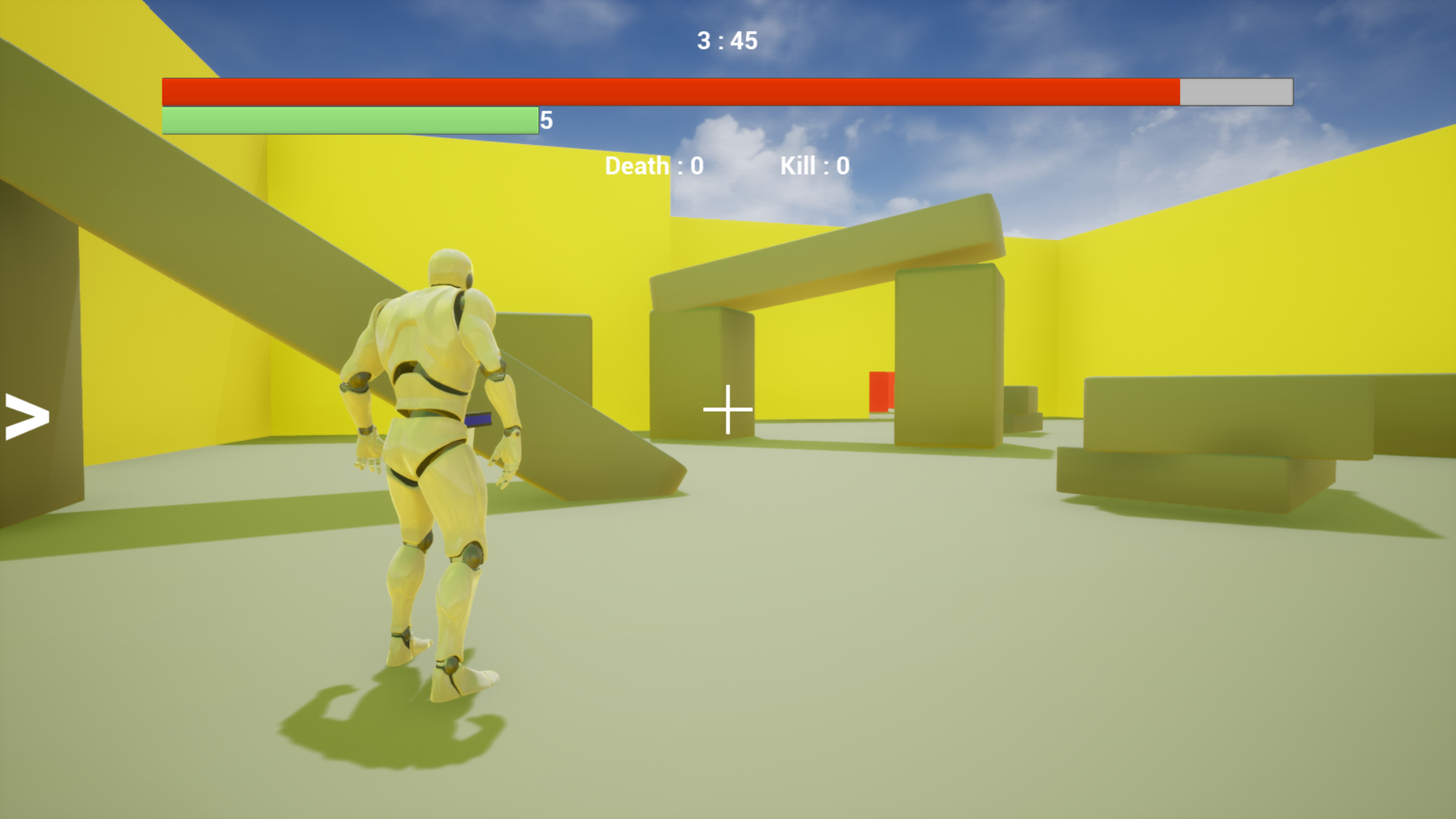Click the Death label in the HUD

pyautogui.click(x=637, y=166)
